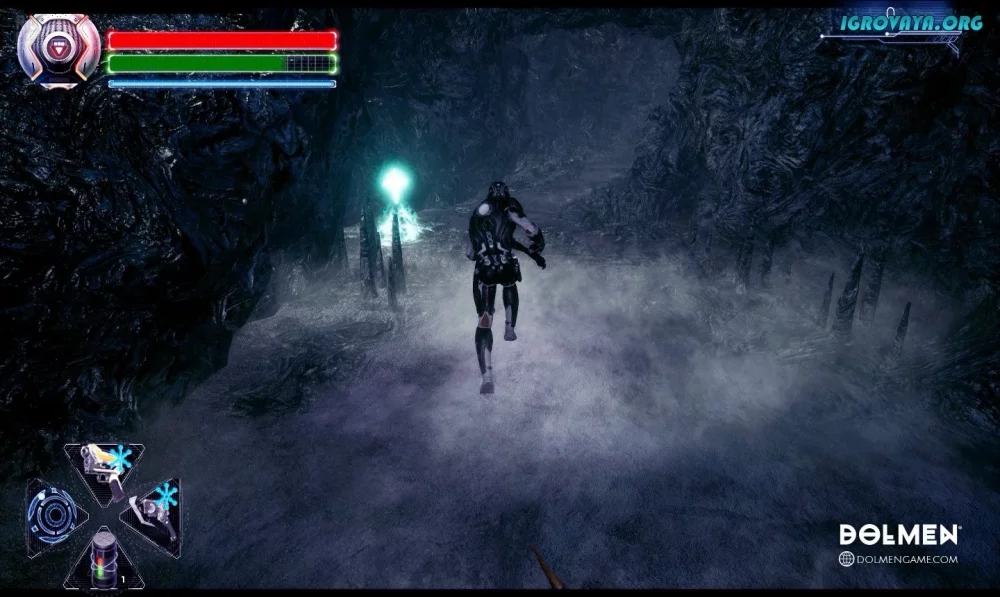Open the dolmengame.com website link
1000x597 pixels.
[898, 559]
